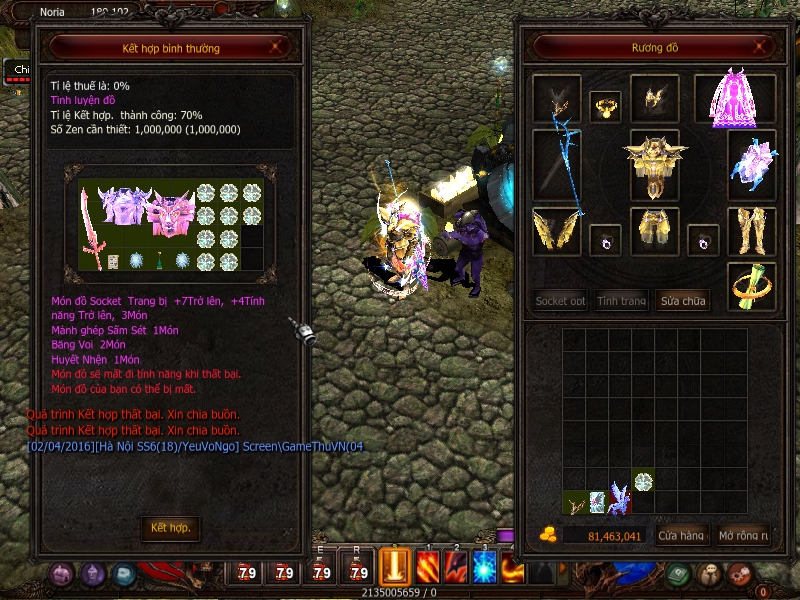The image size is (800, 600).
Task: Select the equipped golden gloves
Action: 557,231
